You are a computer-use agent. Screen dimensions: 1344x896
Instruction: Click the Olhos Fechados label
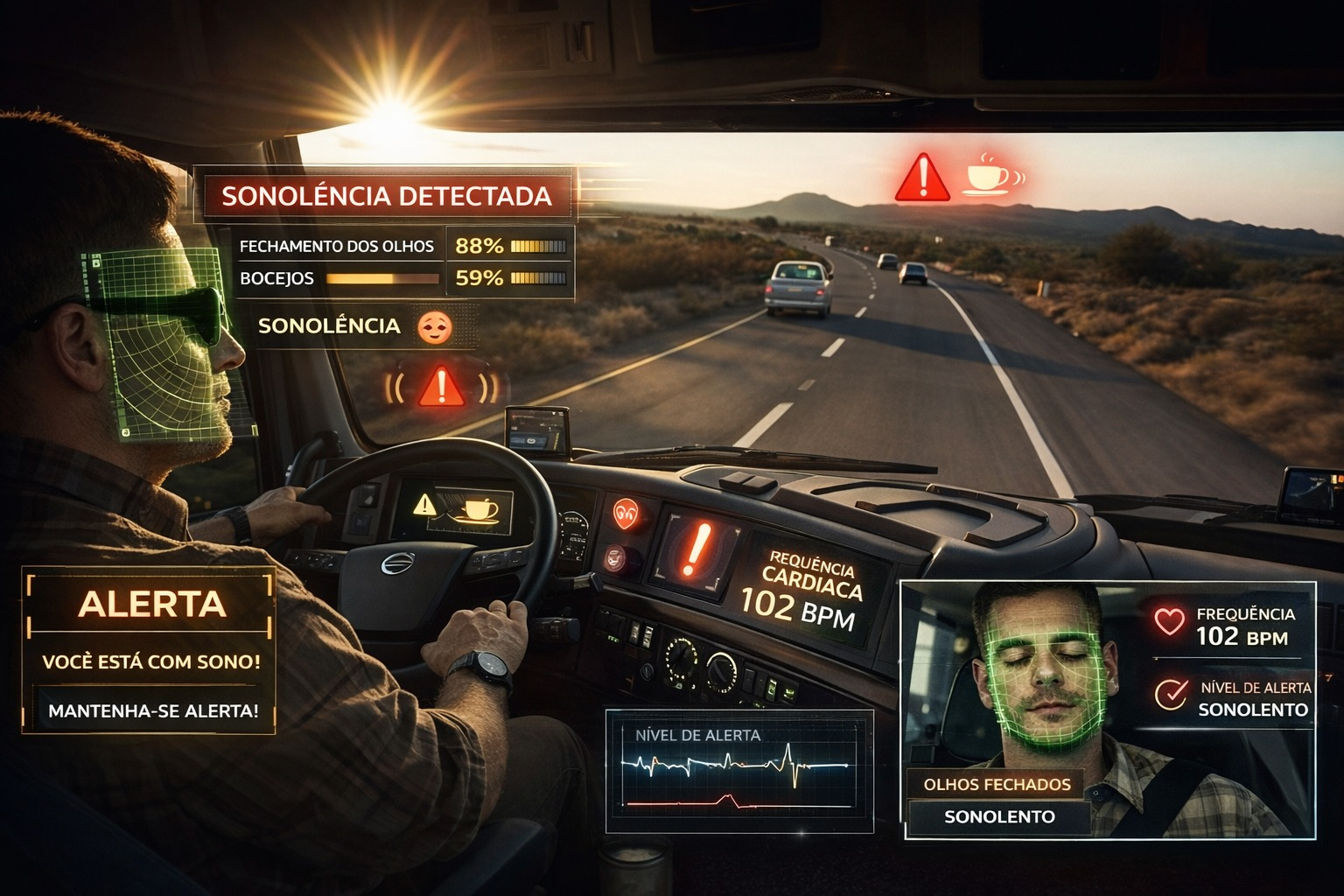coord(997,784)
